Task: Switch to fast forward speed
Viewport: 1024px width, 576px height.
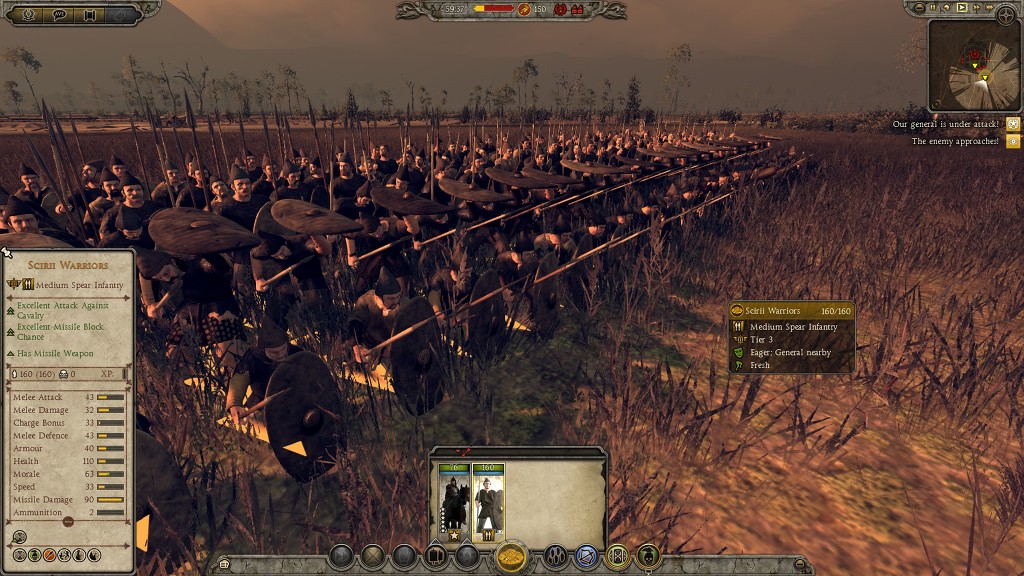Action: (977, 7)
